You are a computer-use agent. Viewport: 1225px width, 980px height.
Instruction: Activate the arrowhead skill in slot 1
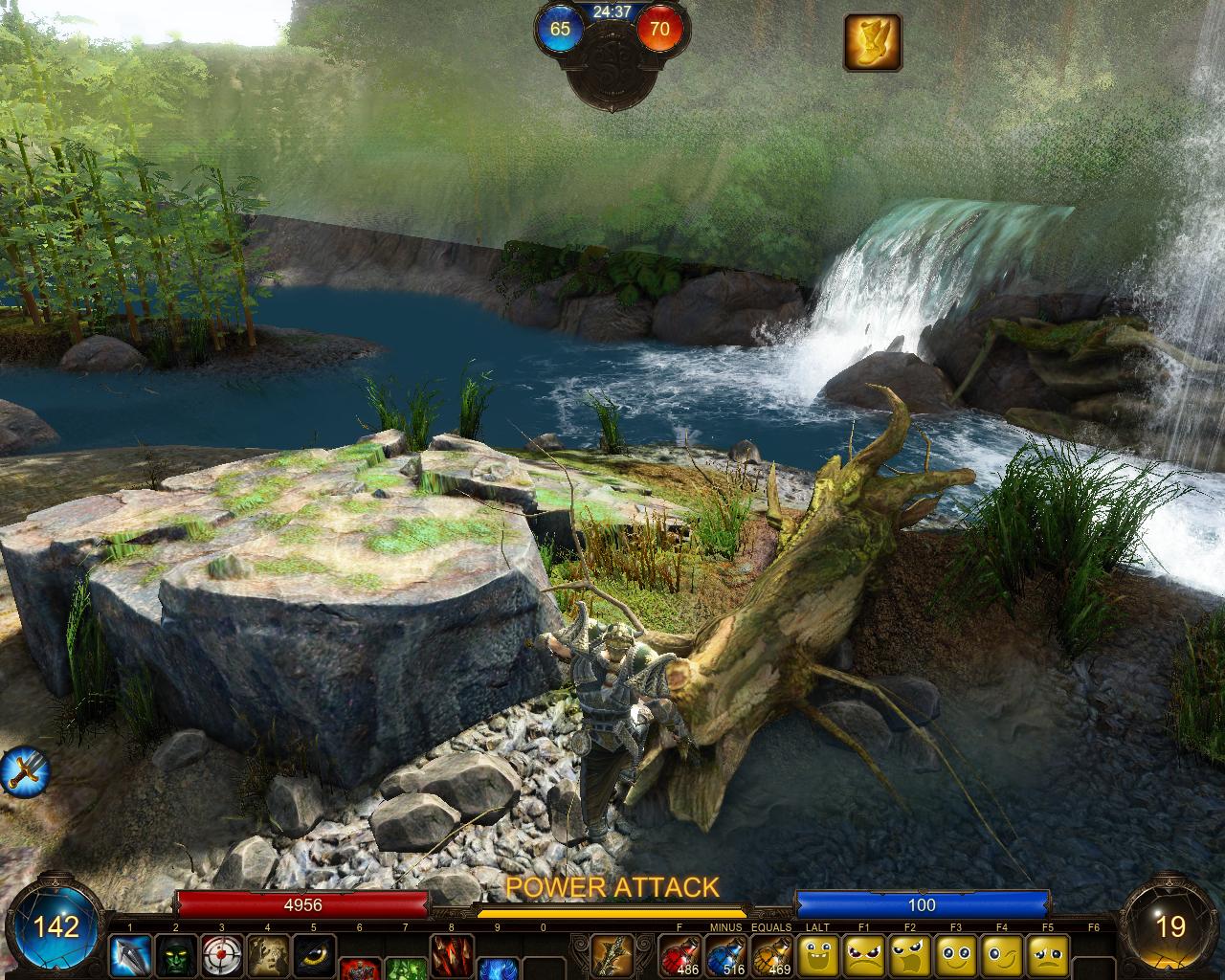pyautogui.click(x=129, y=955)
